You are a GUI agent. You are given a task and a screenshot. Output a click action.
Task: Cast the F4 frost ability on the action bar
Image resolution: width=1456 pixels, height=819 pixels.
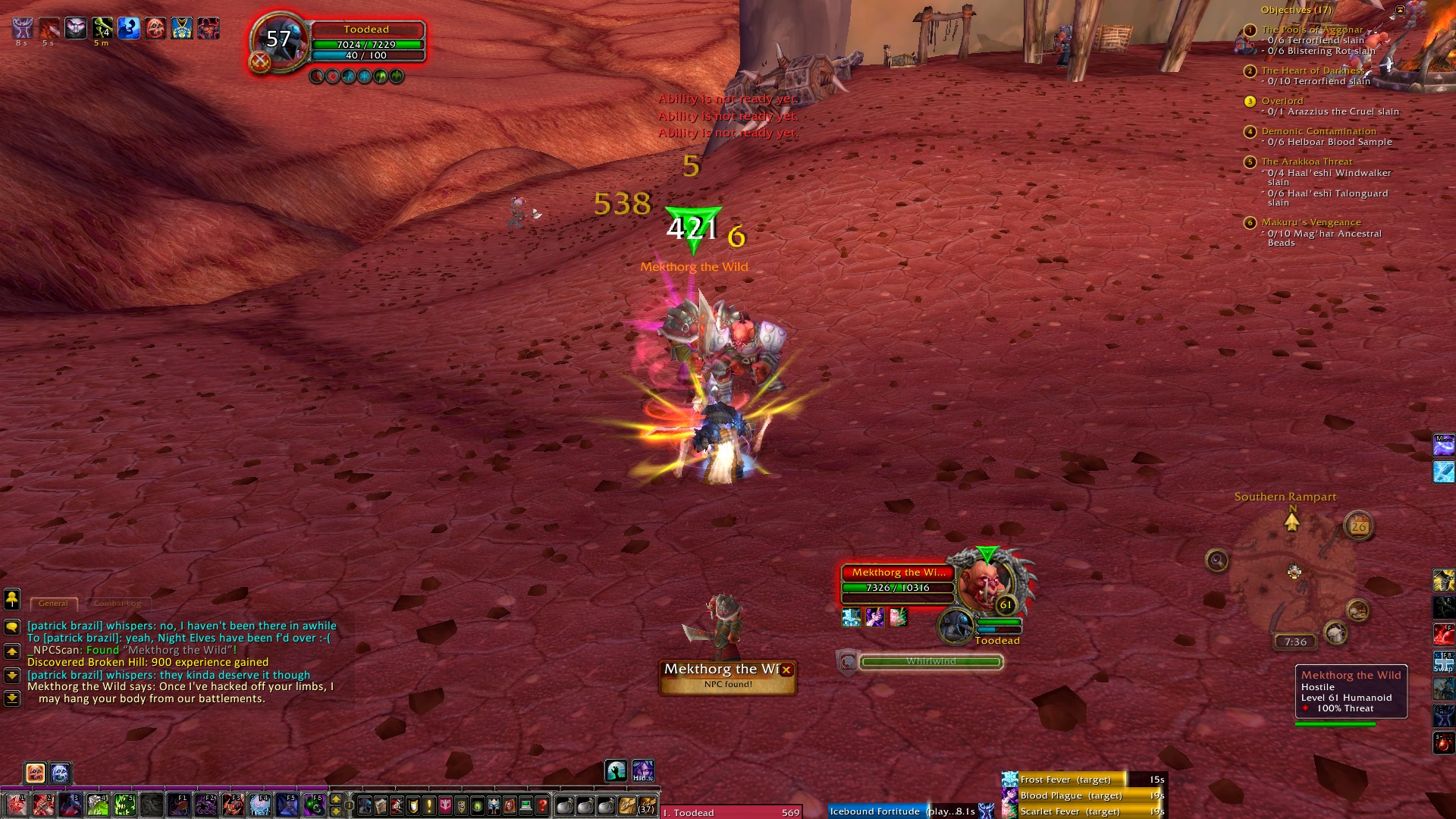click(x=259, y=805)
